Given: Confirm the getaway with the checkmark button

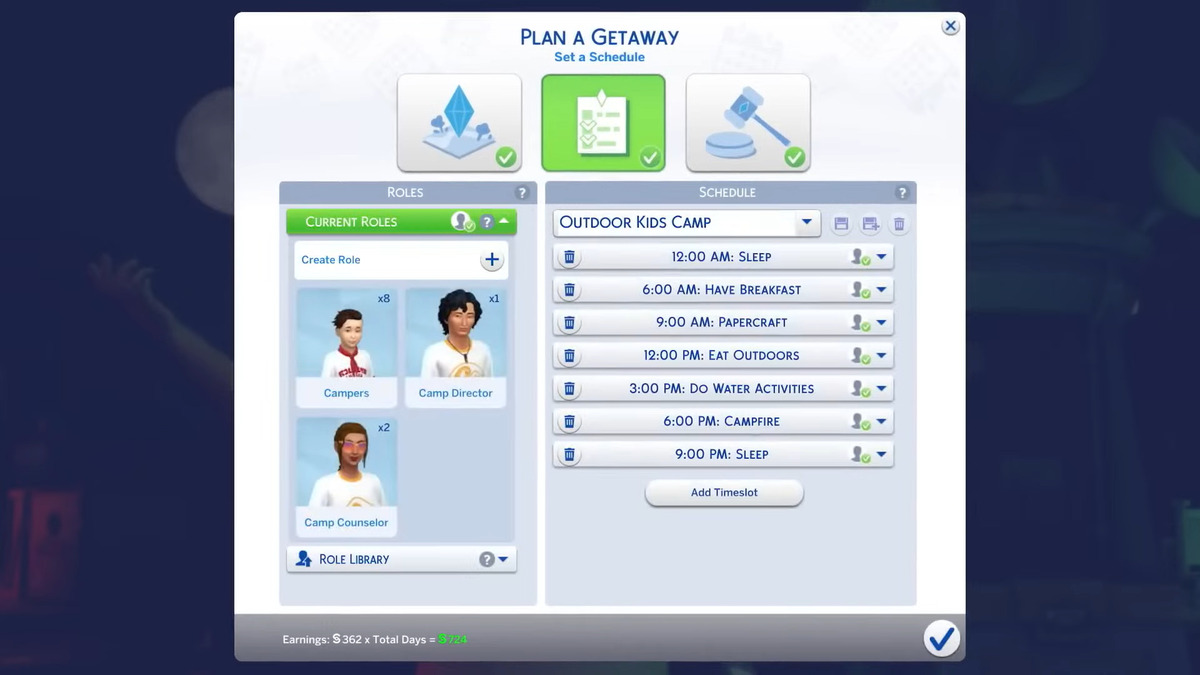Looking at the screenshot, I should (941, 638).
